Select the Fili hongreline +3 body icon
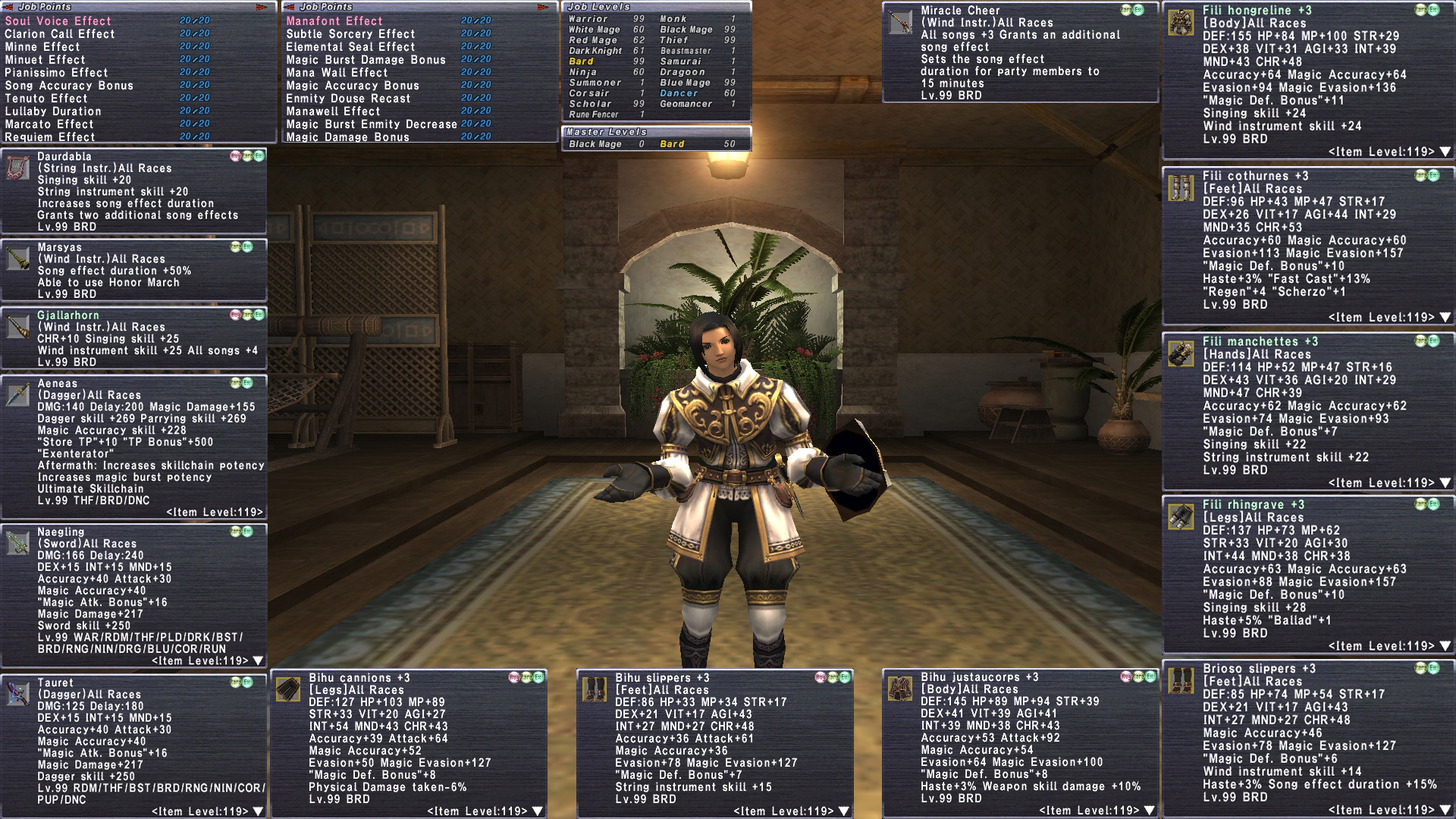This screenshot has width=1456, height=819. [x=1181, y=23]
